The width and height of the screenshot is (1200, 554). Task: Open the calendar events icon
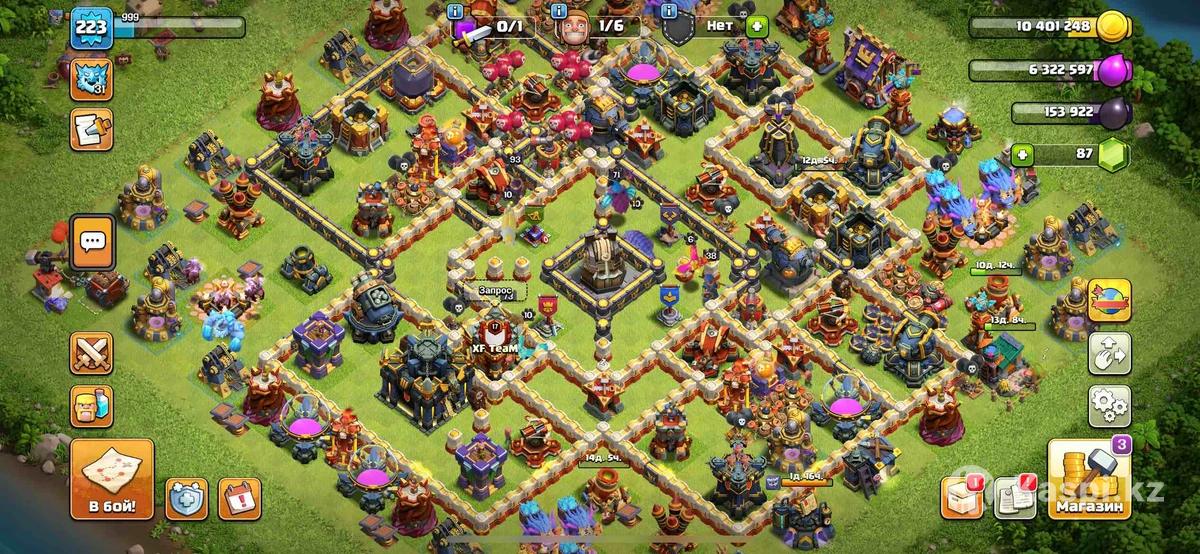tap(239, 497)
